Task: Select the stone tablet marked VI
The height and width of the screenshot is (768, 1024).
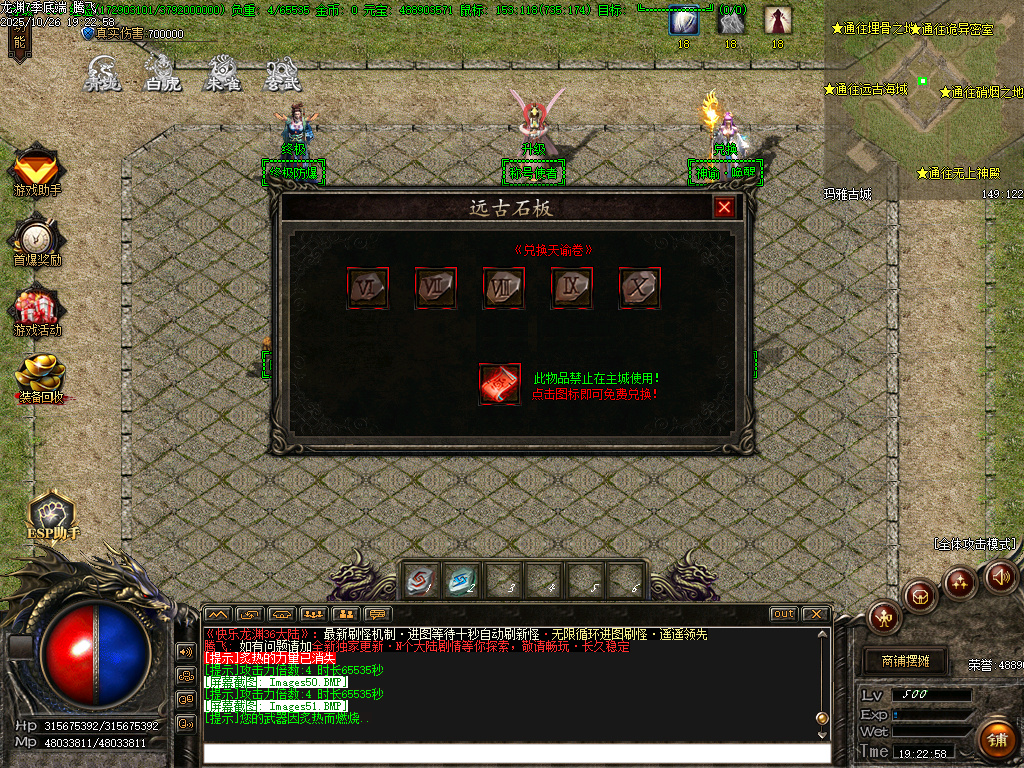Action: tap(366, 288)
